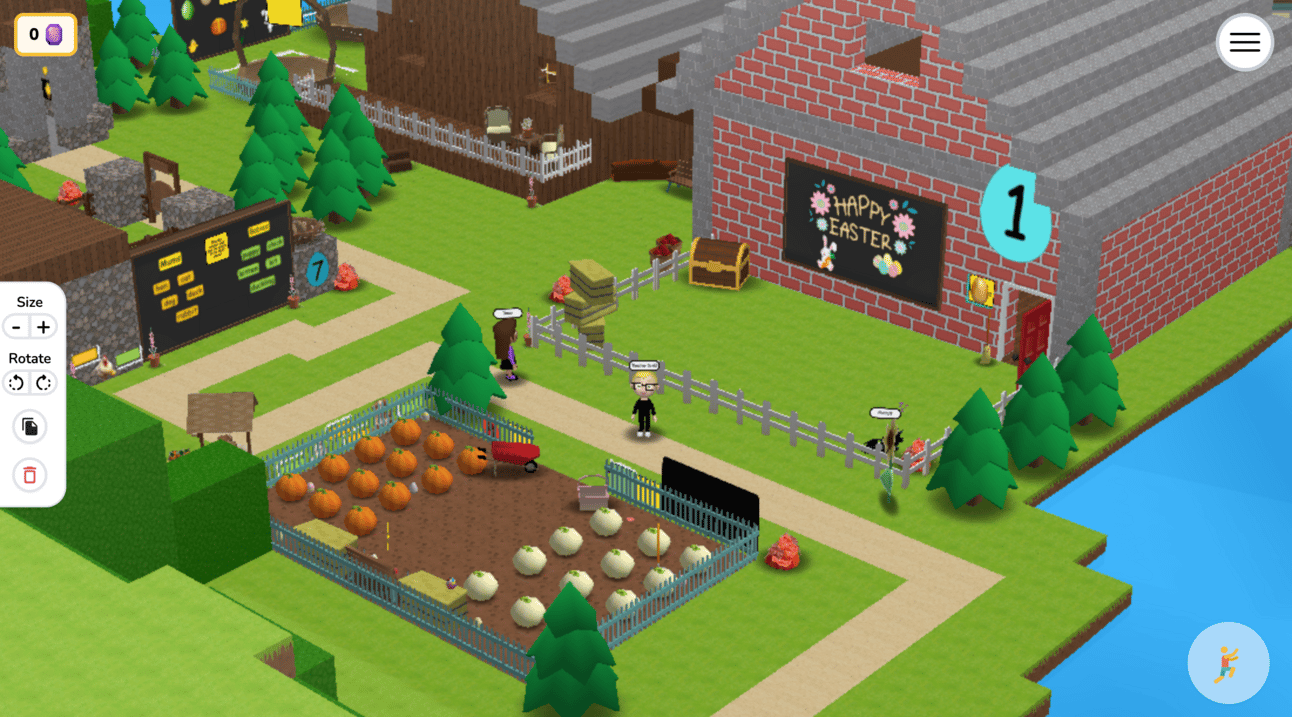Viewport: 1292px width, 717px height.
Task: Rotate object counterclockwise
Action: (17, 383)
